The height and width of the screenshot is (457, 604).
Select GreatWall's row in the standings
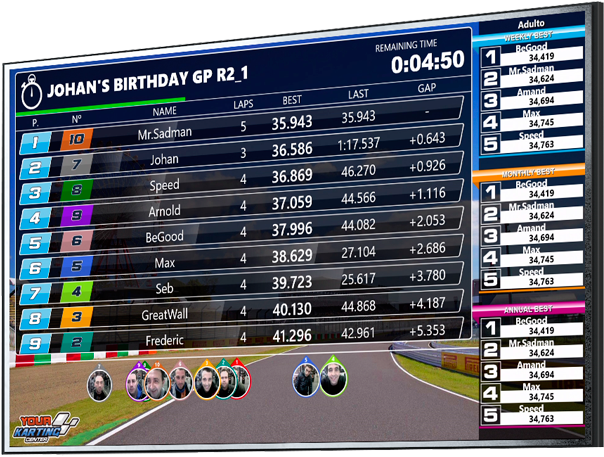tap(165, 315)
